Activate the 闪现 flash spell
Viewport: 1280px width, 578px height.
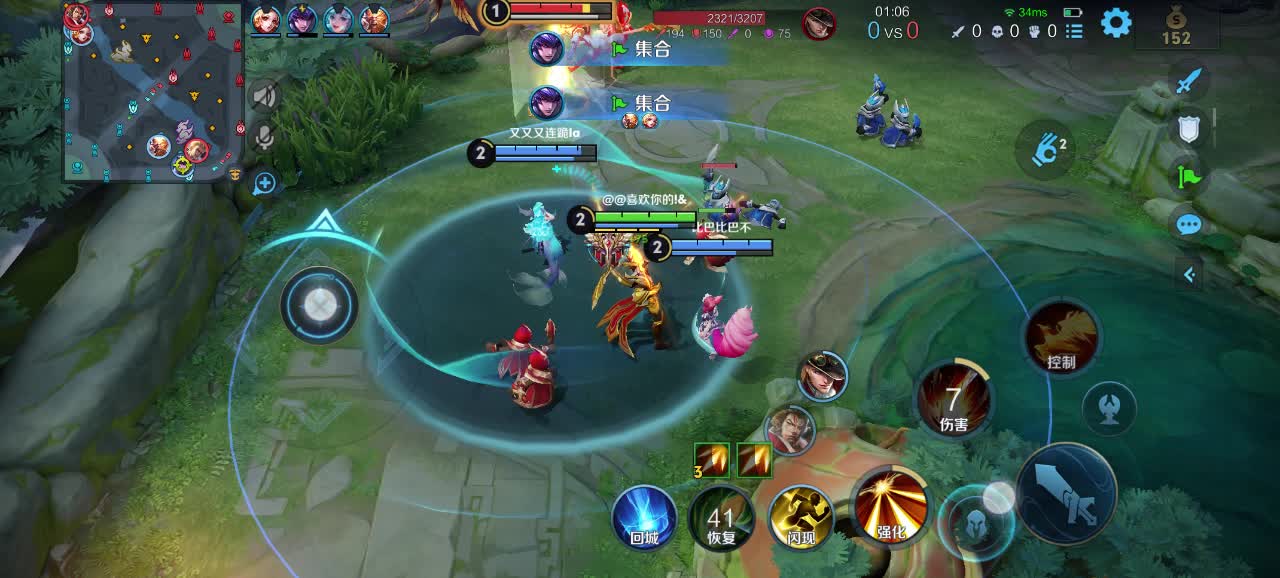801,516
